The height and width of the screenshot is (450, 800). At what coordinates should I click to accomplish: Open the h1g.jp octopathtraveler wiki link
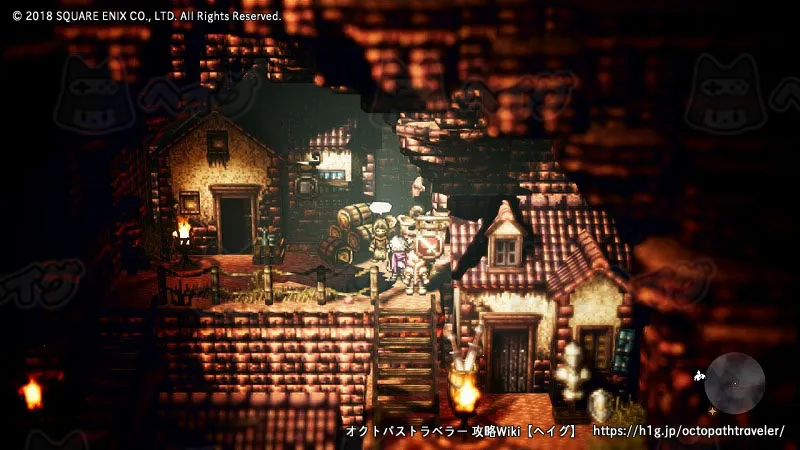pos(689,431)
